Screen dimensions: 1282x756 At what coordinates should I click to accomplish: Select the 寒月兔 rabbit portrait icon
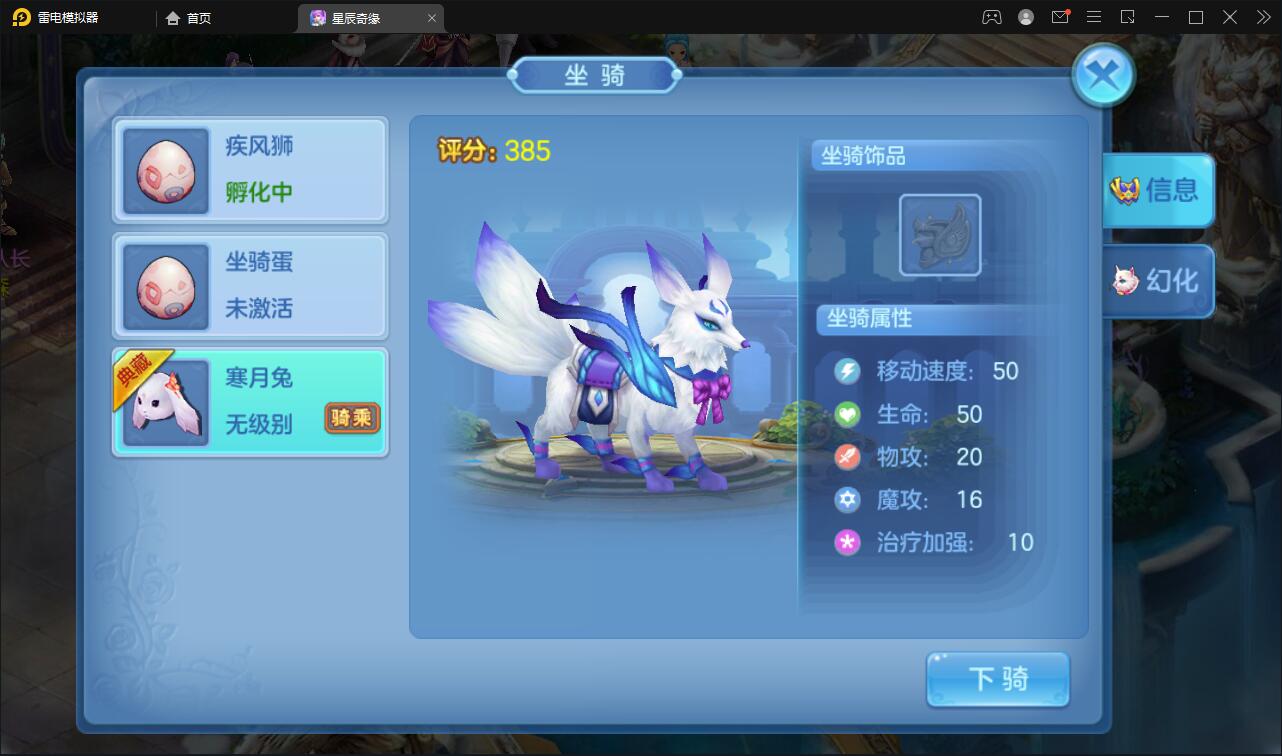click(x=166, y=402)
